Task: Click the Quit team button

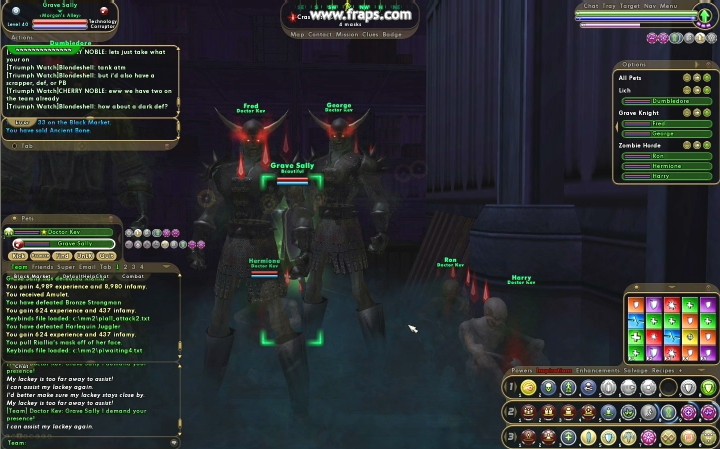Action: [x=107, y=256]
